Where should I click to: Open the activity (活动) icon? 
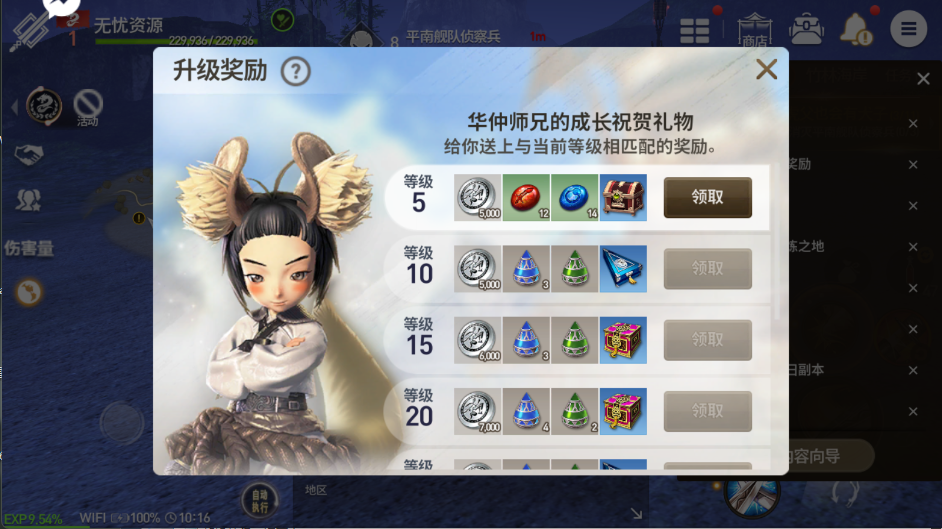tap(88, 105)
